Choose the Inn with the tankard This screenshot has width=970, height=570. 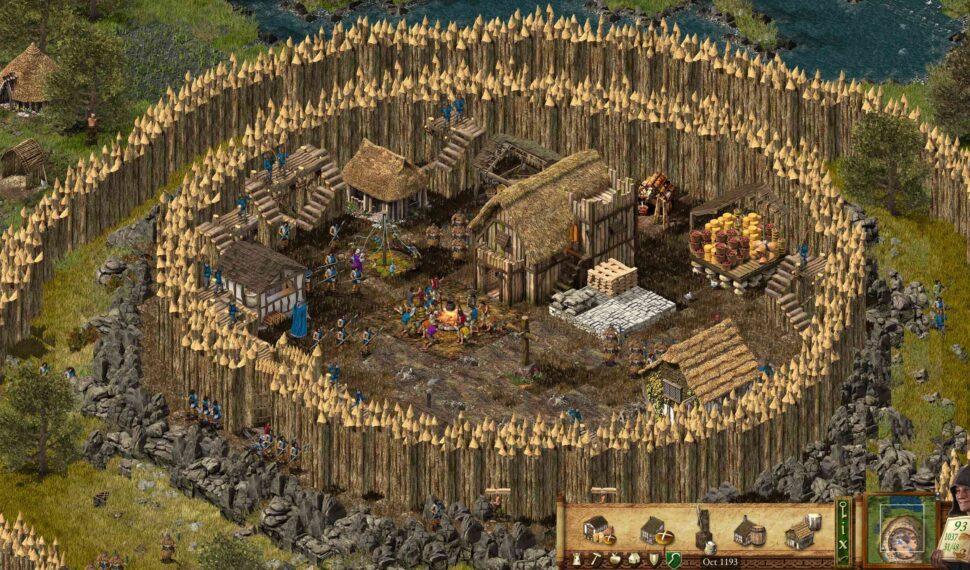coord(801,531)
